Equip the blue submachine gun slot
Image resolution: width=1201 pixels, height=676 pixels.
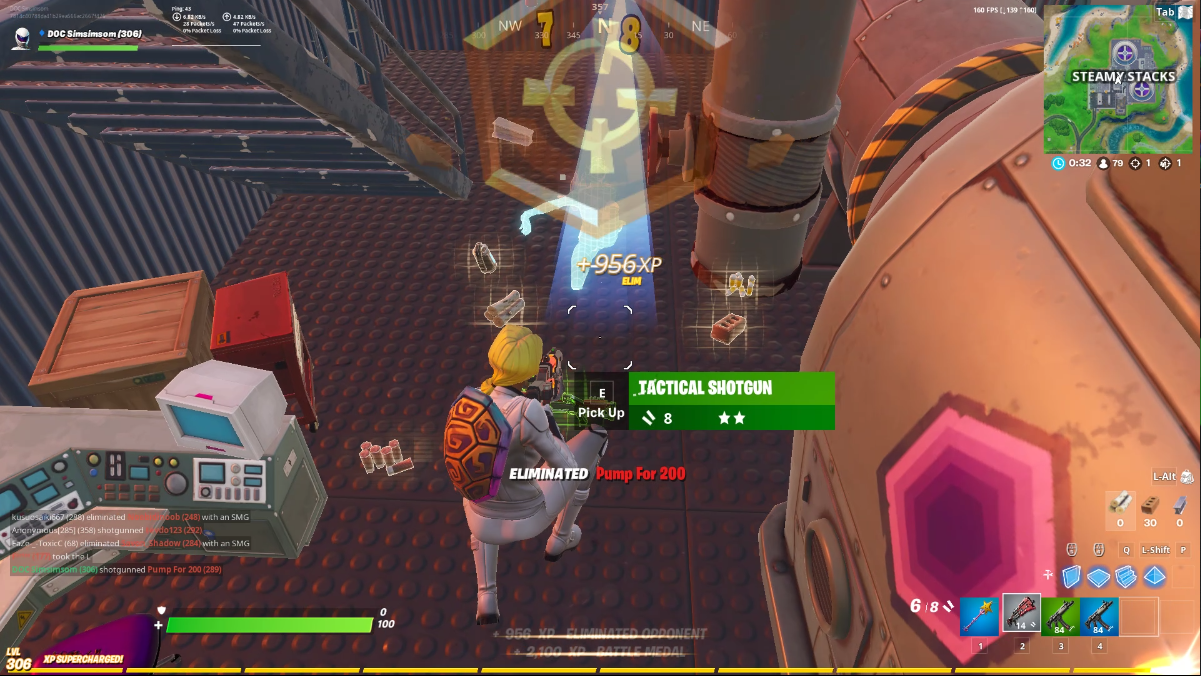click(x=1099, y=616)
